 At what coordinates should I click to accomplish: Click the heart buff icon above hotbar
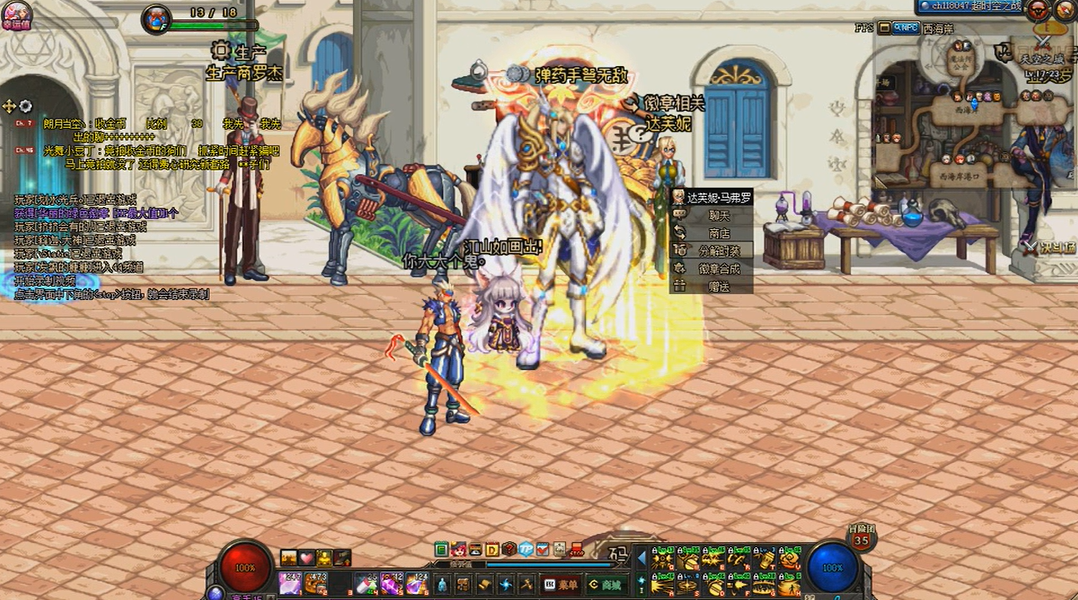307,557
